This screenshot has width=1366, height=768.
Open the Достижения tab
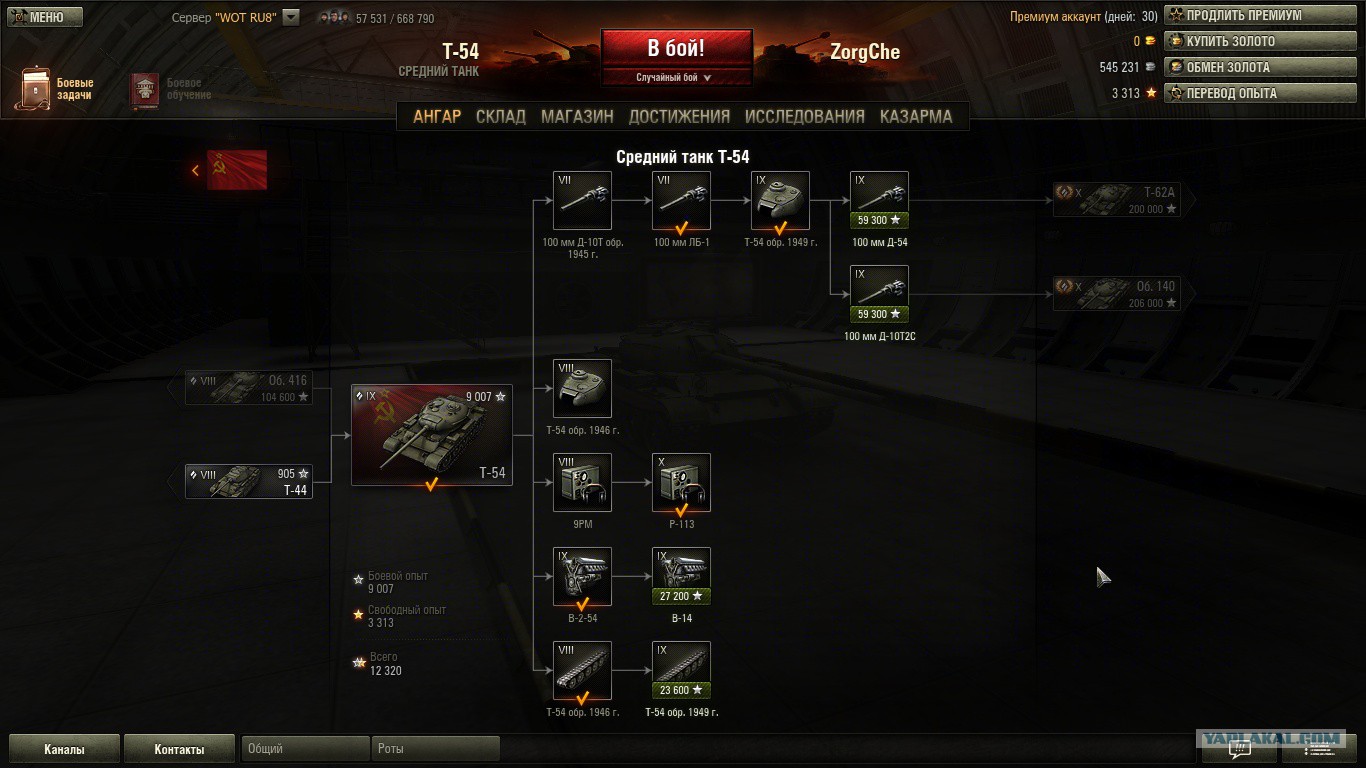[679, 116]
